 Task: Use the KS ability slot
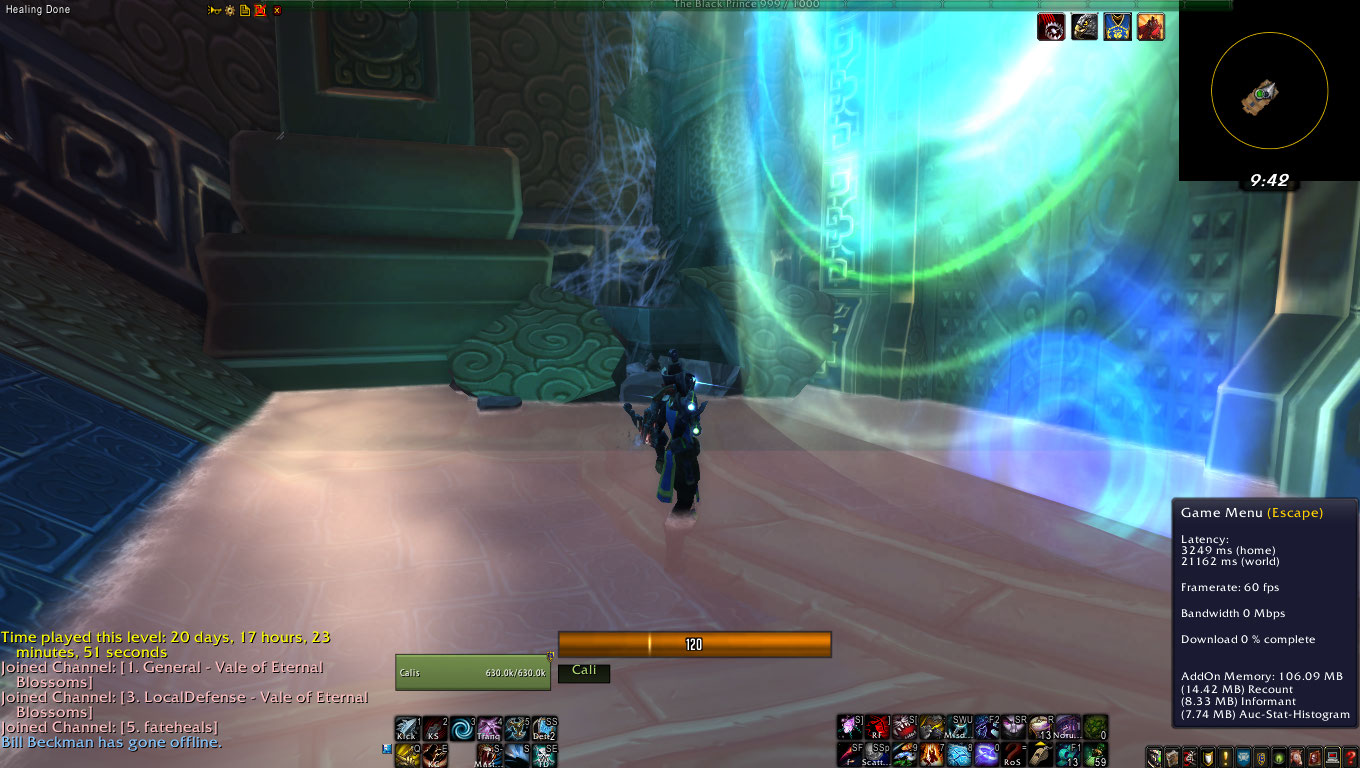click(x=434, y=728)
